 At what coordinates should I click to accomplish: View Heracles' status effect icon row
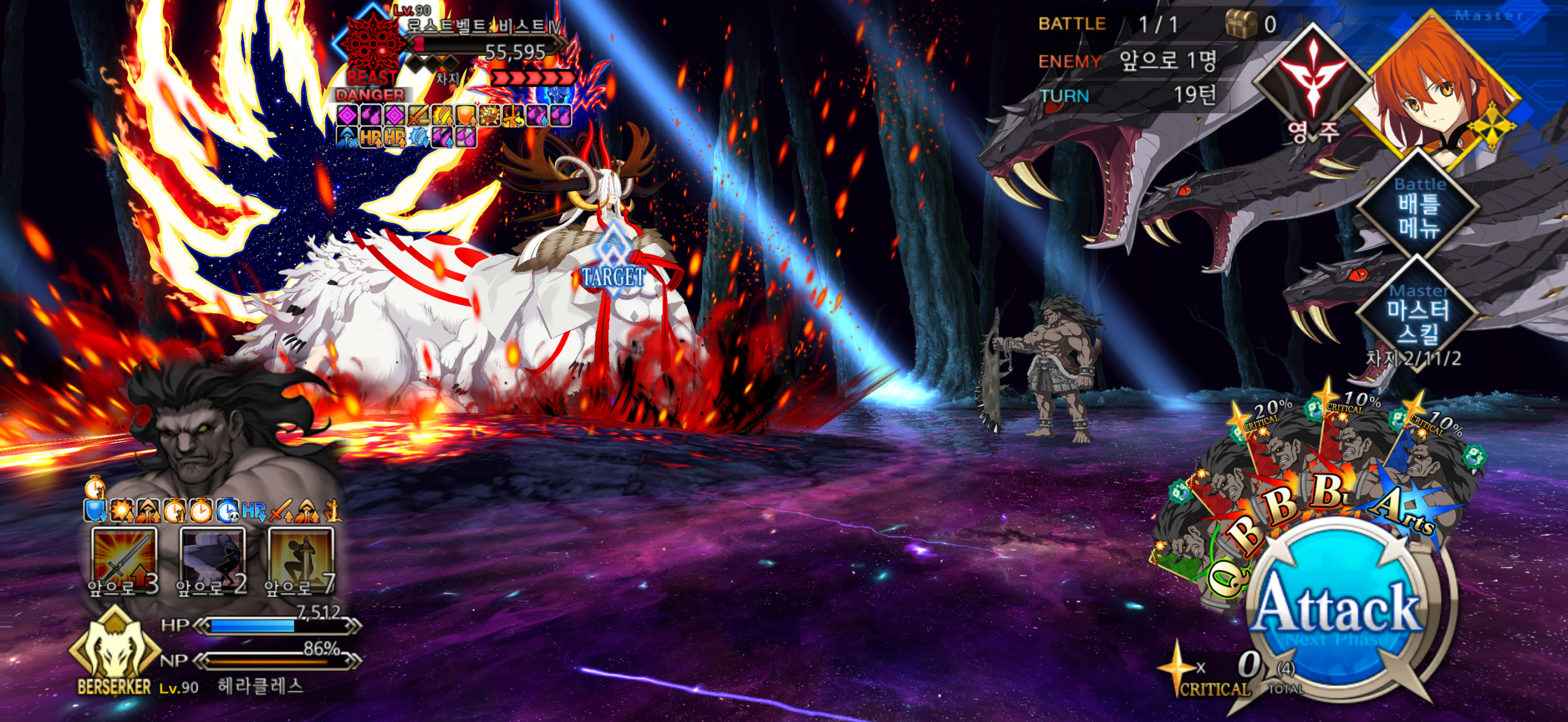click(213, 510)
